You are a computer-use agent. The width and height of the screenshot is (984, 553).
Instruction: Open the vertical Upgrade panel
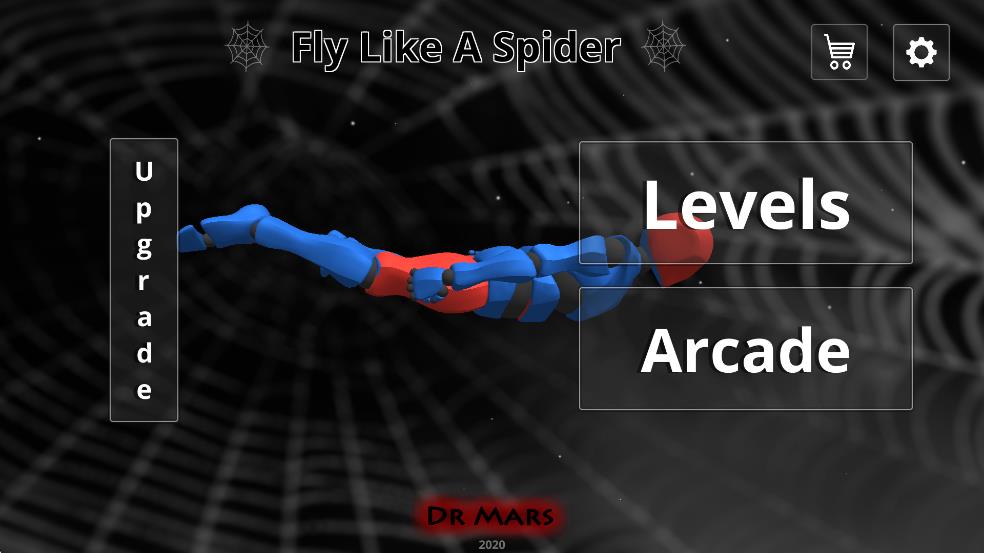tap(144, 280)
